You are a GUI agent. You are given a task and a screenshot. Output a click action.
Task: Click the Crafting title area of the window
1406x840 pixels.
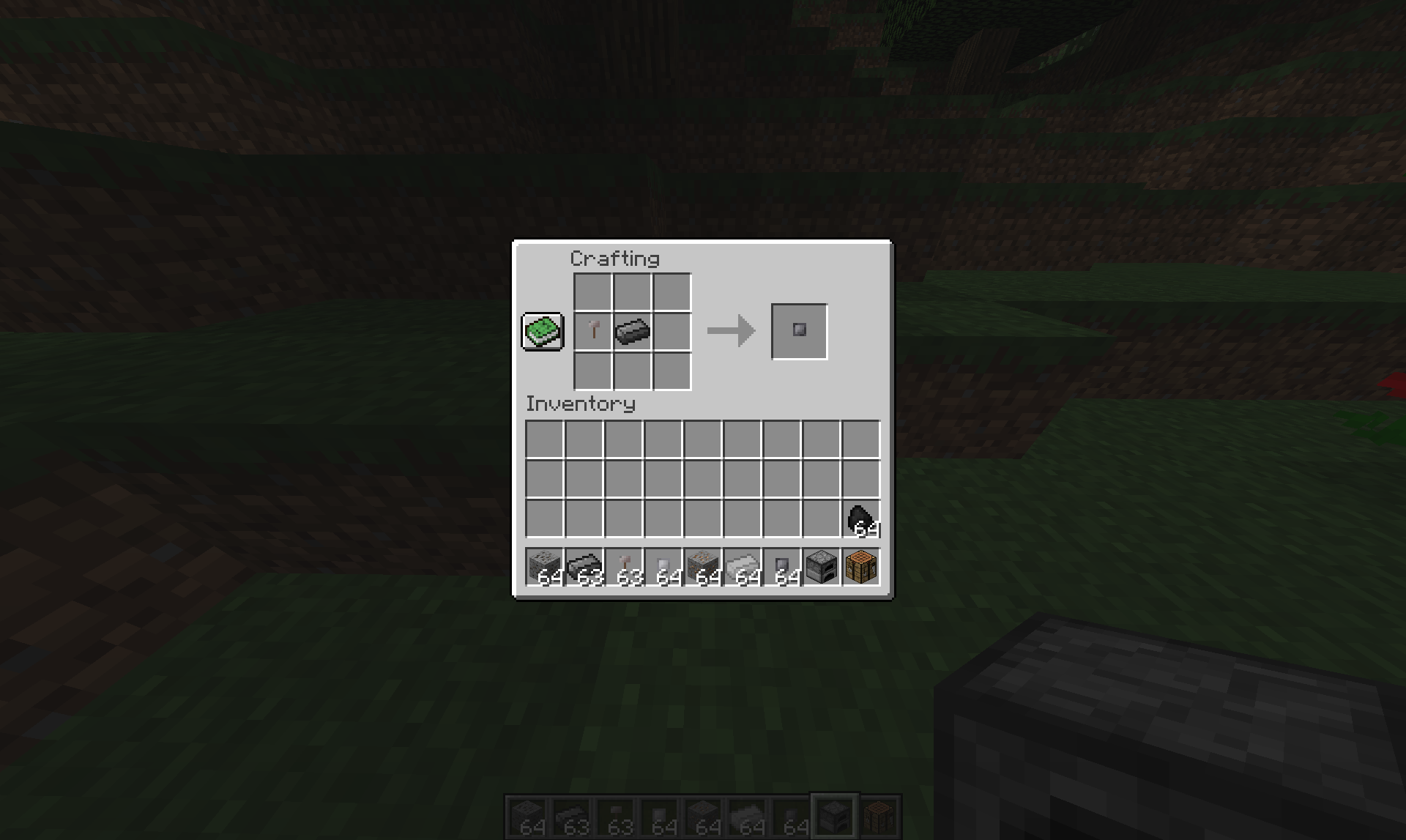(615, 258)
